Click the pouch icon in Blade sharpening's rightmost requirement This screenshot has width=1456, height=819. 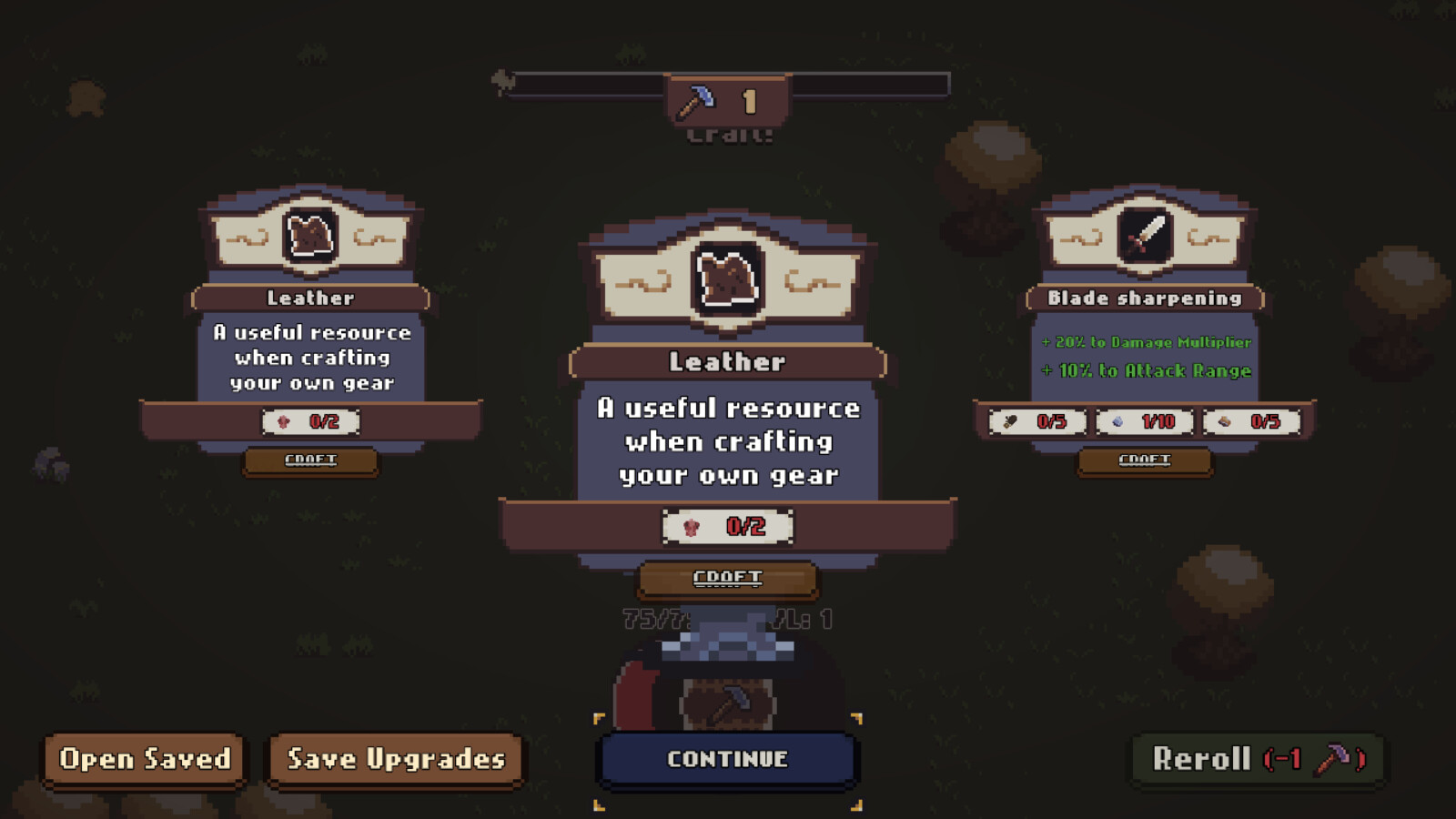(x=1226, y=421)
